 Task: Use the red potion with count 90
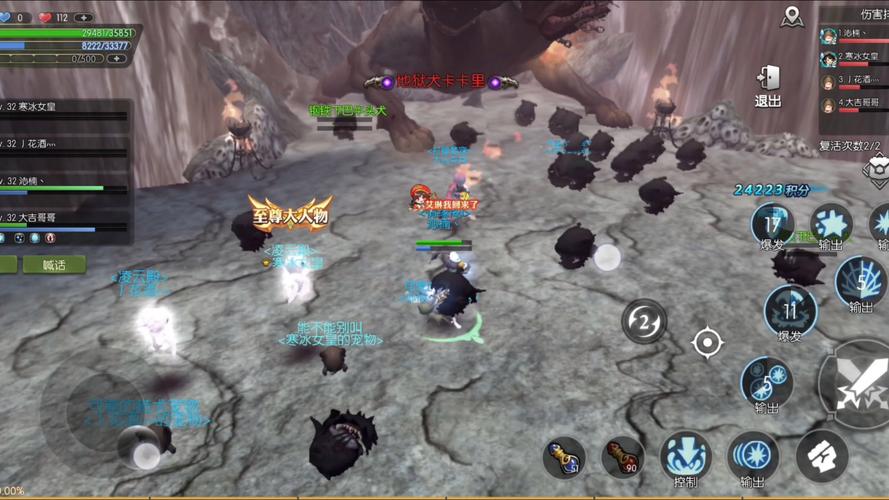coord(622,457)
